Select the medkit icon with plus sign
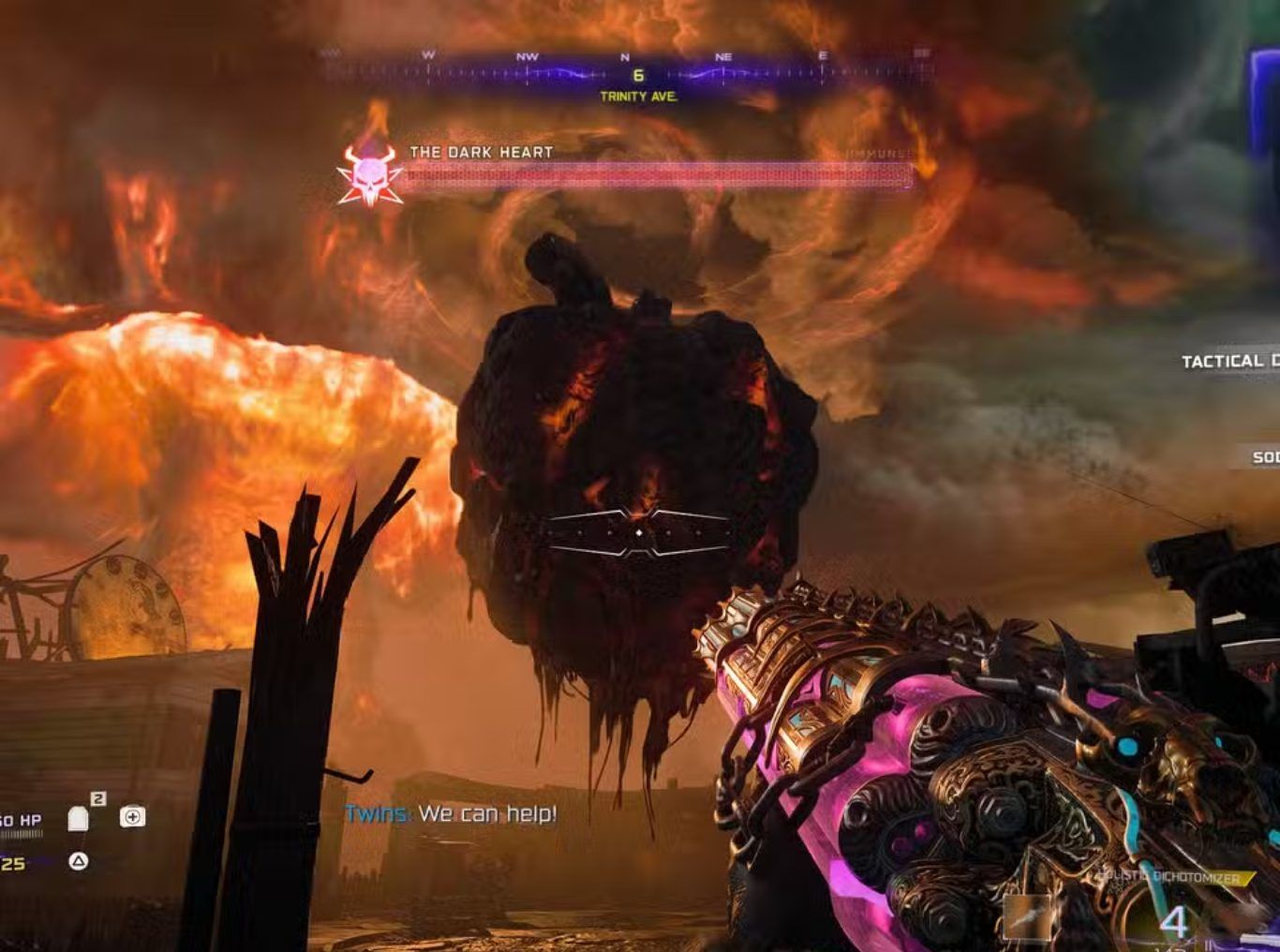Screen dimensions: 1280x952 point(132,817)
